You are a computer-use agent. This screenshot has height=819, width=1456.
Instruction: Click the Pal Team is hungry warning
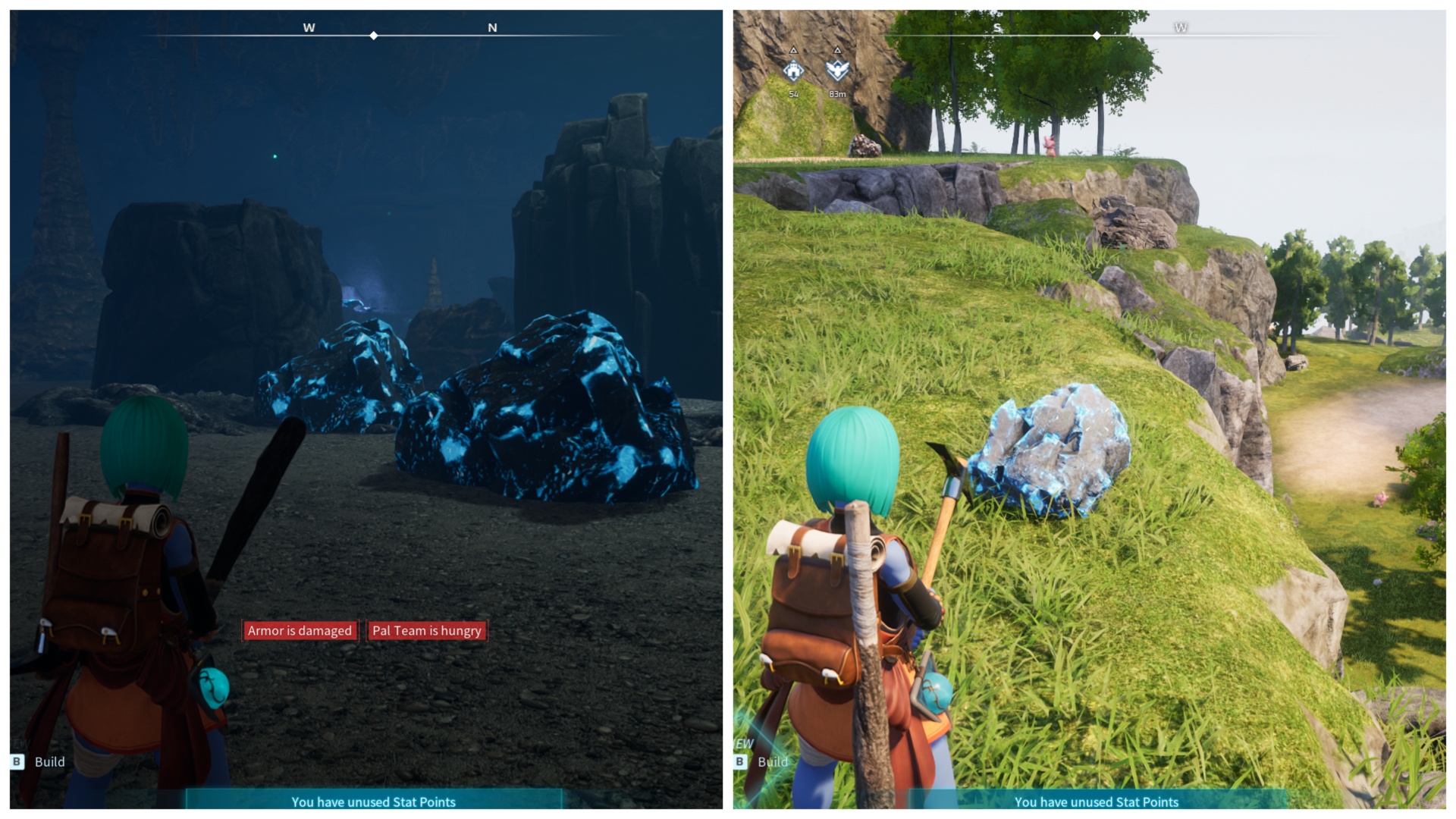click(x=426, y=630)
